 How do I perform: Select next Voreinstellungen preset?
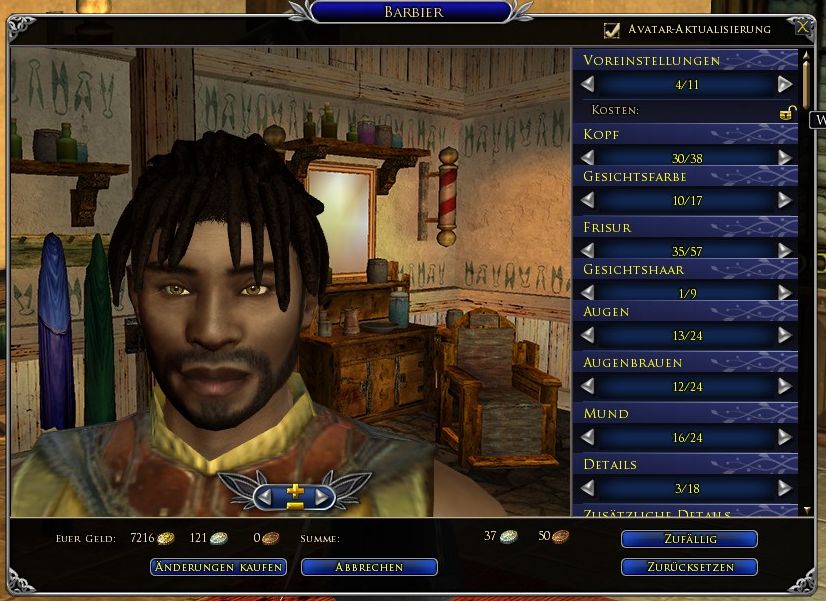(784, 85)
